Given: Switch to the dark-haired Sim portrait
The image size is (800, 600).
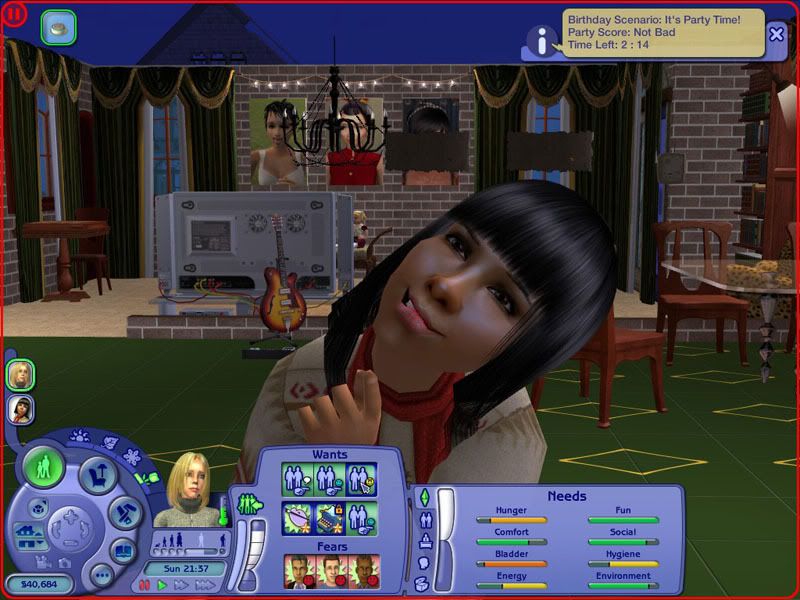Looking at the screenshot, I should (20, 408).
